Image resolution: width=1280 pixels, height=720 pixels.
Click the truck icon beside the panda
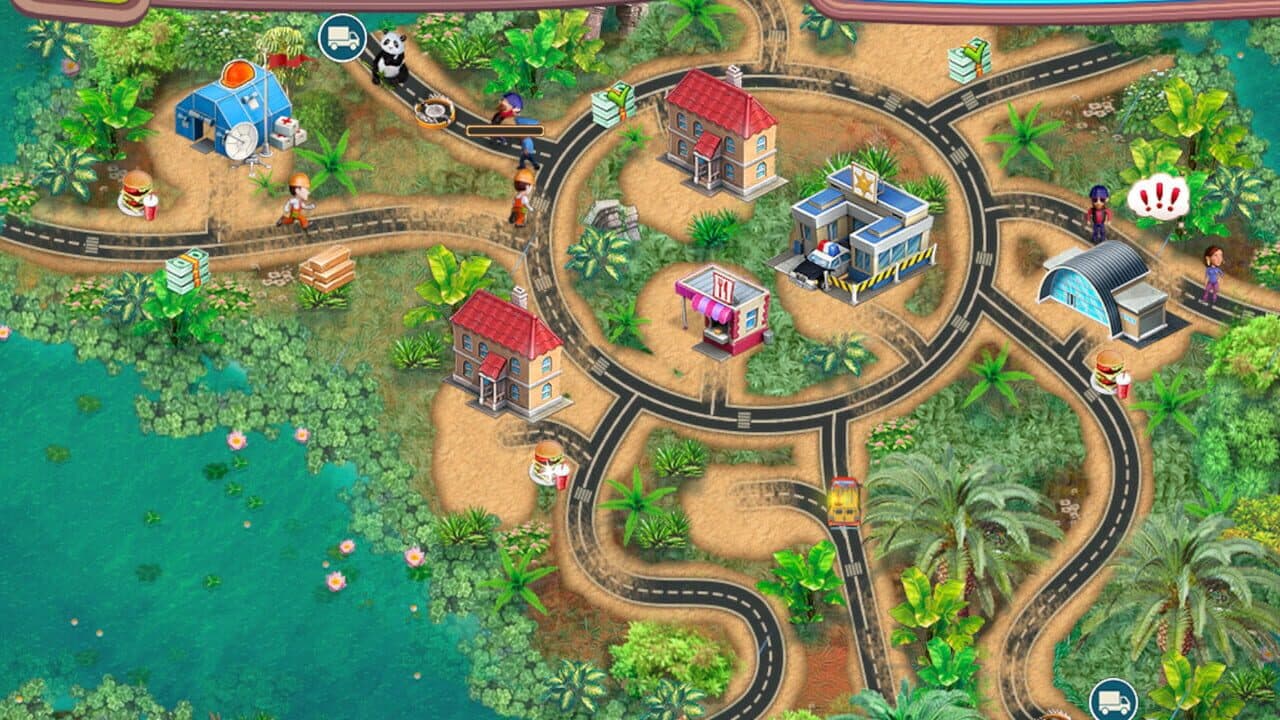coord(342,38)
